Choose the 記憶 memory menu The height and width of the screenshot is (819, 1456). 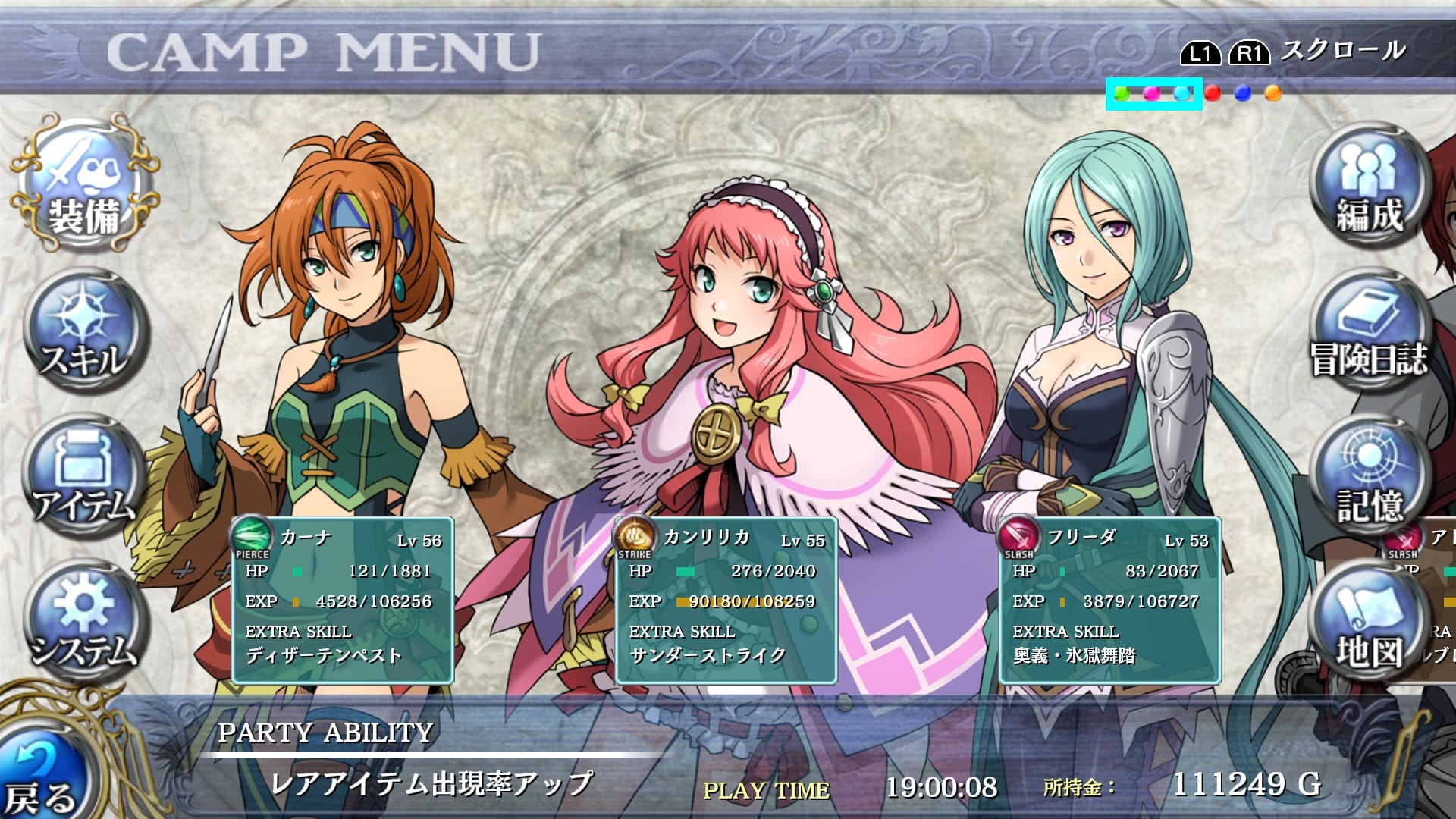tap(1370, 478)
